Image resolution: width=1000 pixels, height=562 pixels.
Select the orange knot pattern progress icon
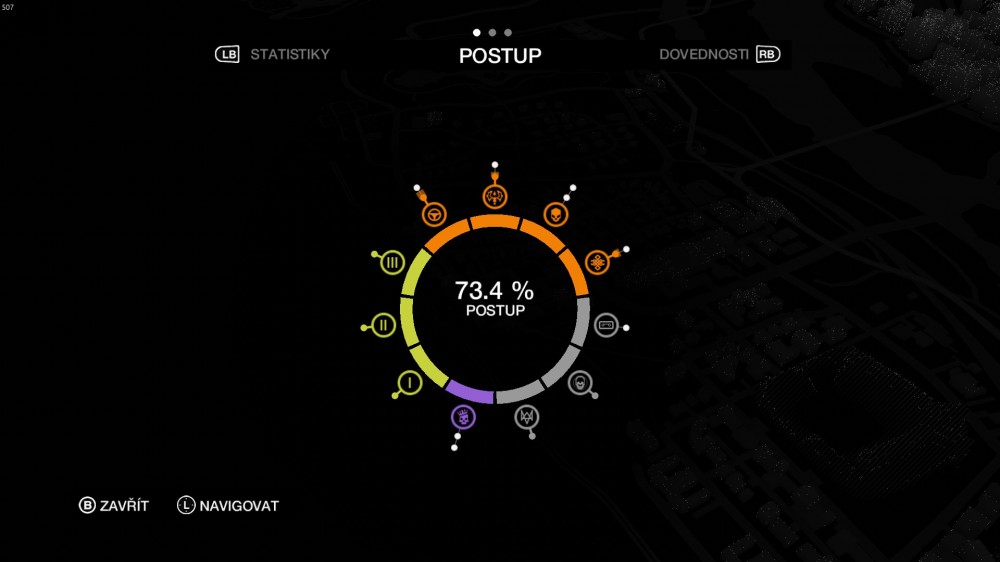(598, 263)
